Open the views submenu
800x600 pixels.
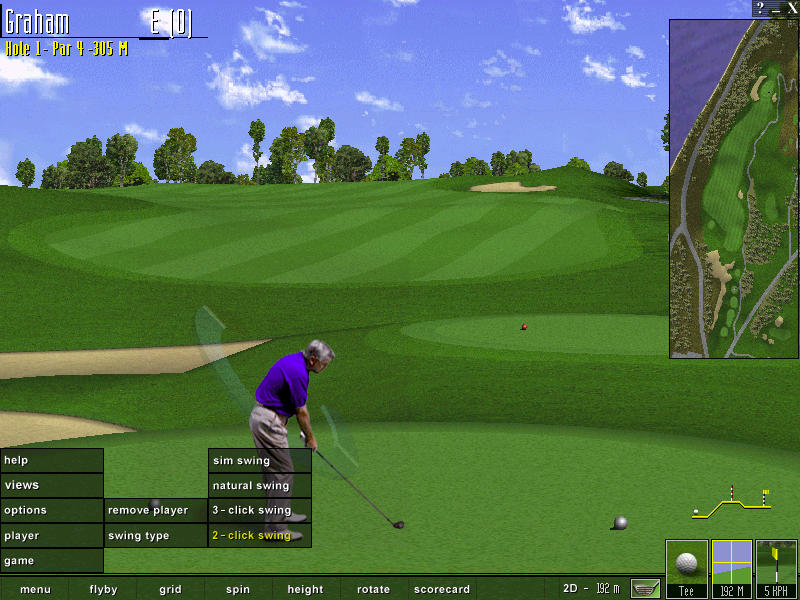(51, 485)
